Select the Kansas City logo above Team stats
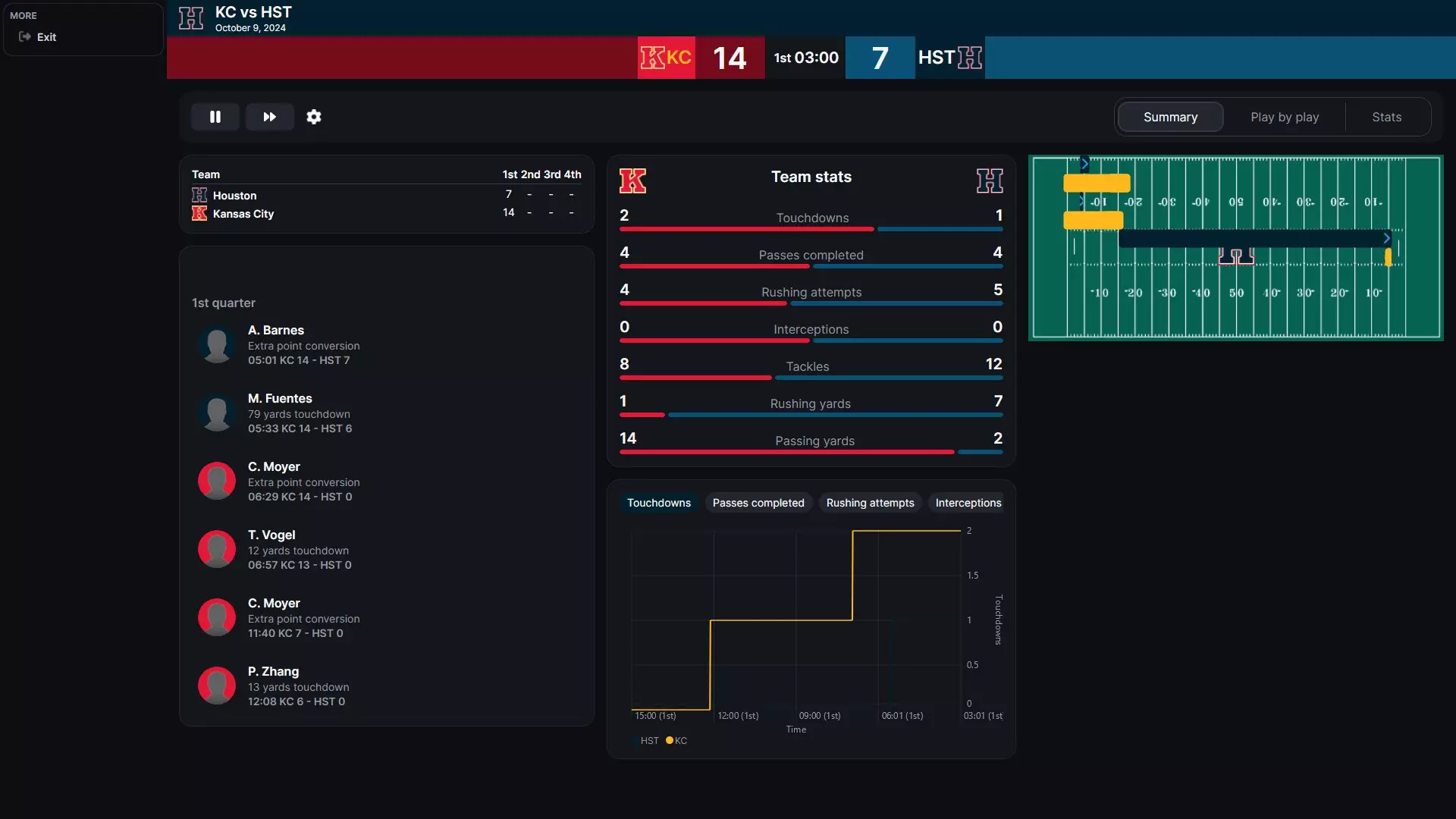The height and width of the screenshot is (819, 1456). click(x=633, y=180)
